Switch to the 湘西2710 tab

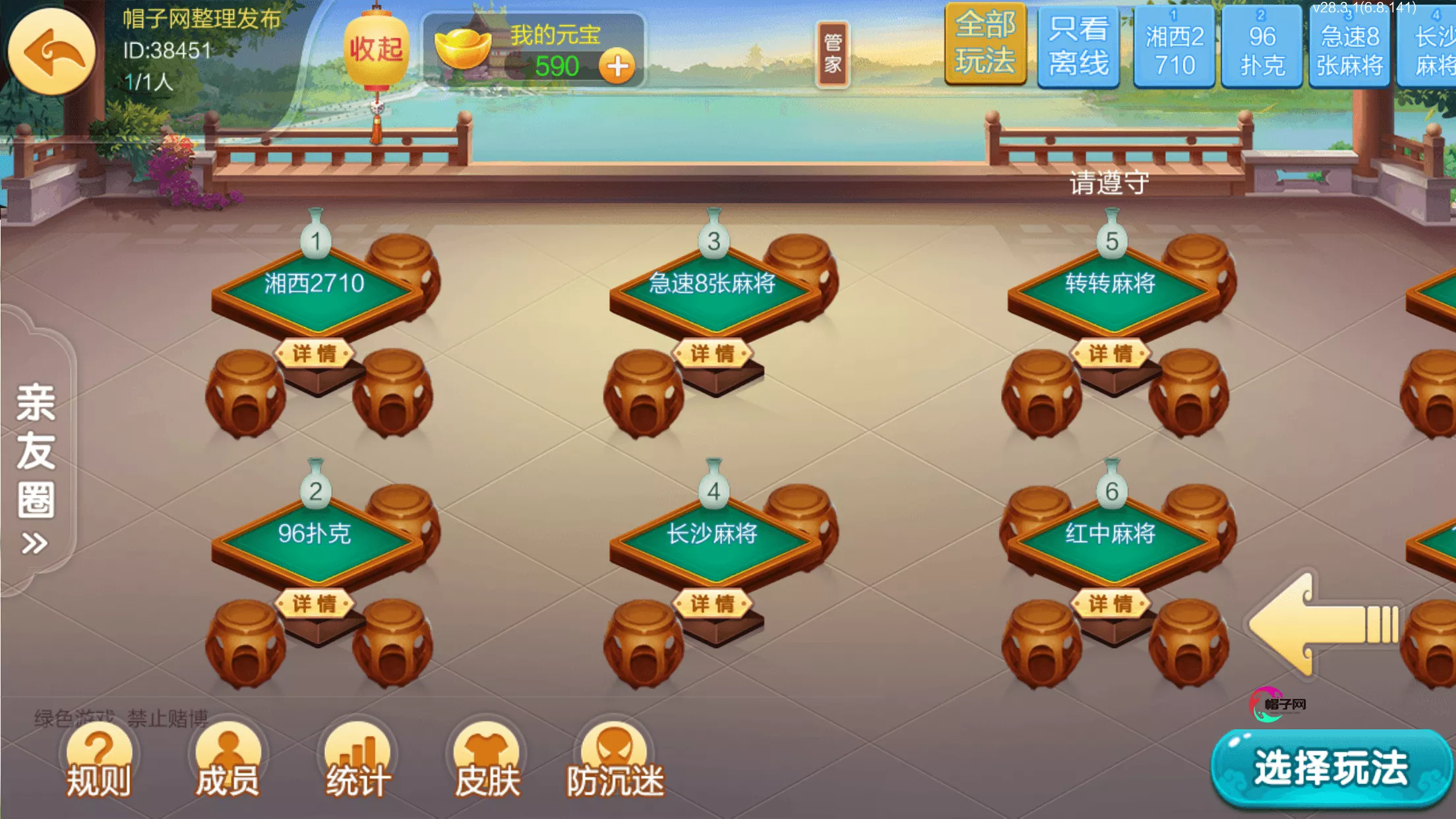click(x=1174, y=47)
